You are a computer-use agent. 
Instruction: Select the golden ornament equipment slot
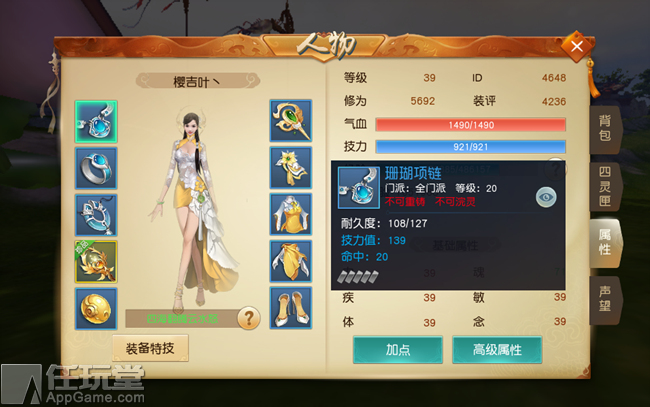pyautogui.click(x=96, y=262)
